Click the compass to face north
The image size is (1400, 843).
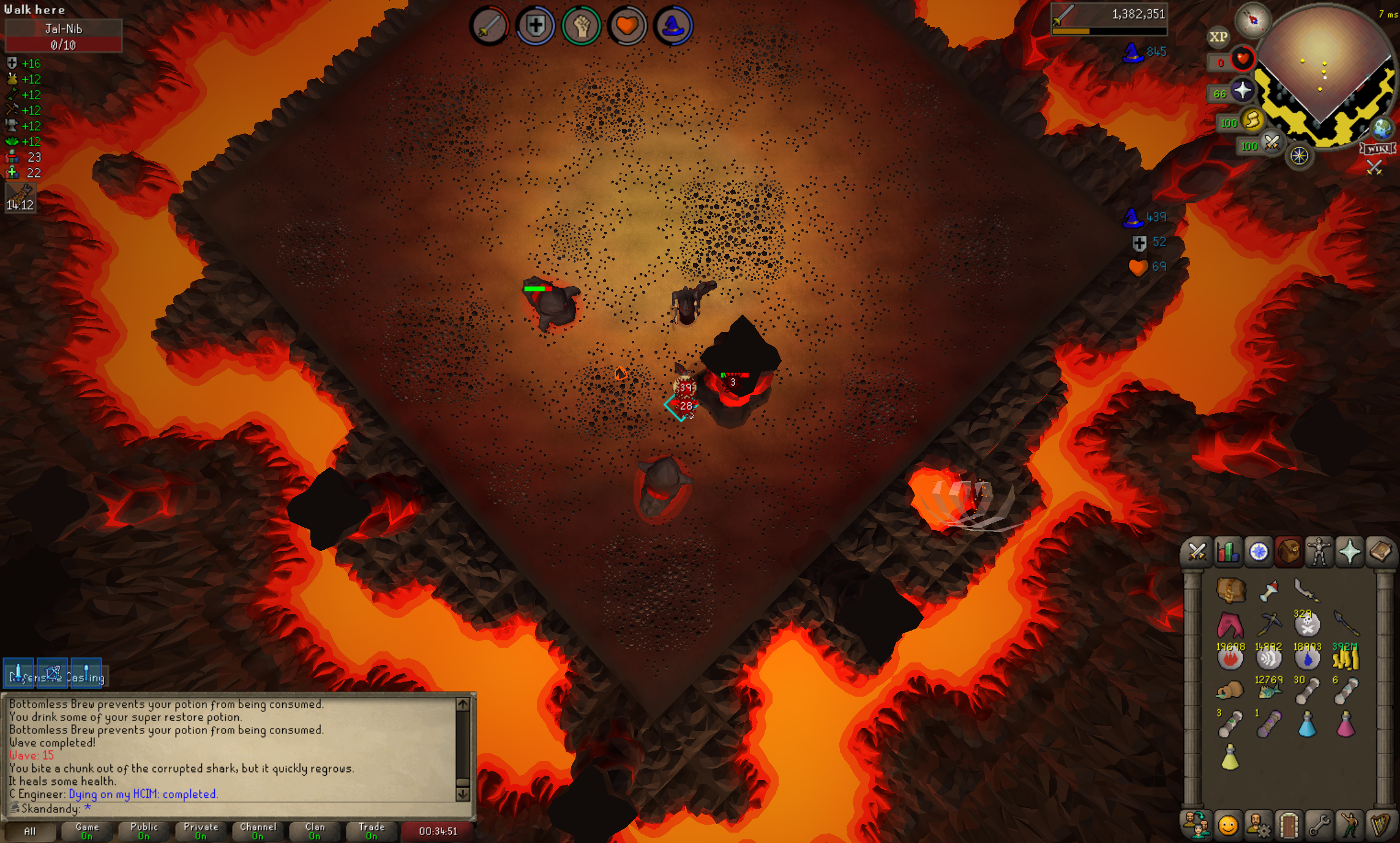tap(1252, 21)
